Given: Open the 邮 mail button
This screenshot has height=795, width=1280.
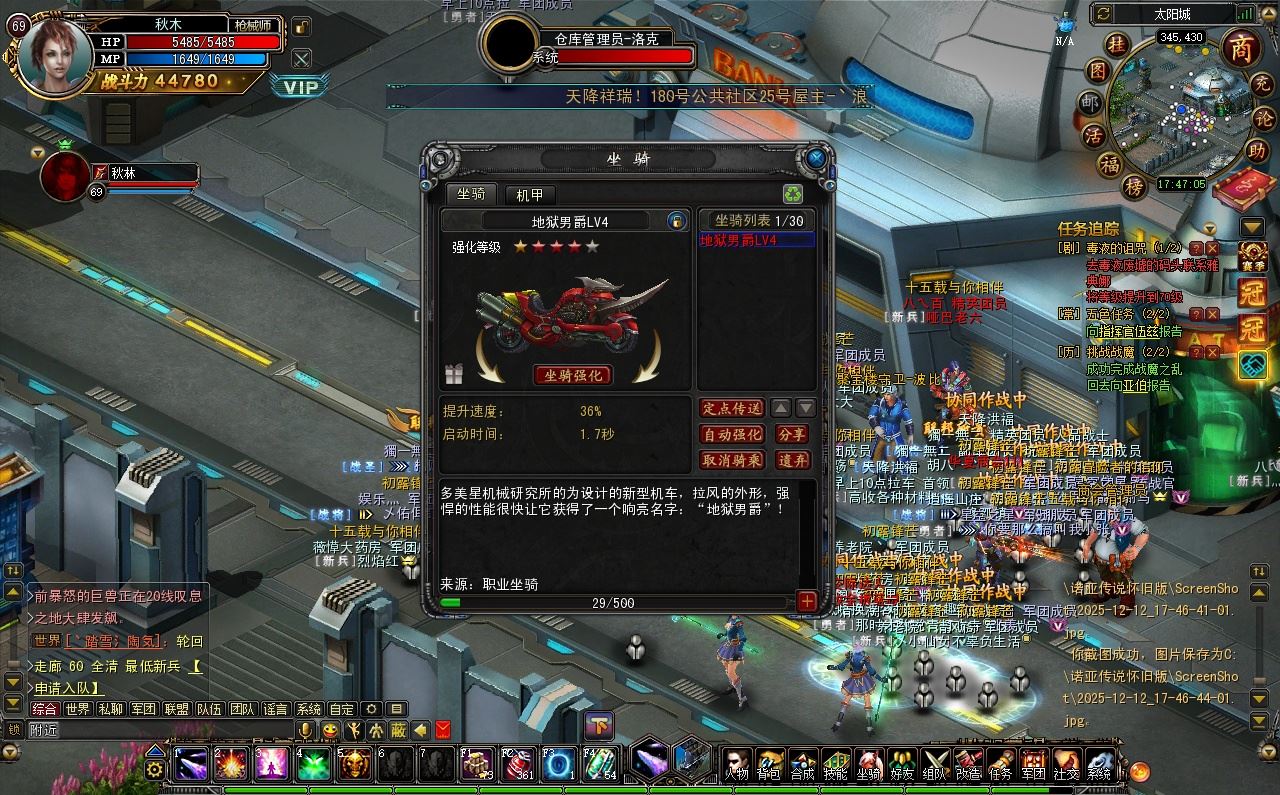Looking at the screenshot, I should [1090, 102].
